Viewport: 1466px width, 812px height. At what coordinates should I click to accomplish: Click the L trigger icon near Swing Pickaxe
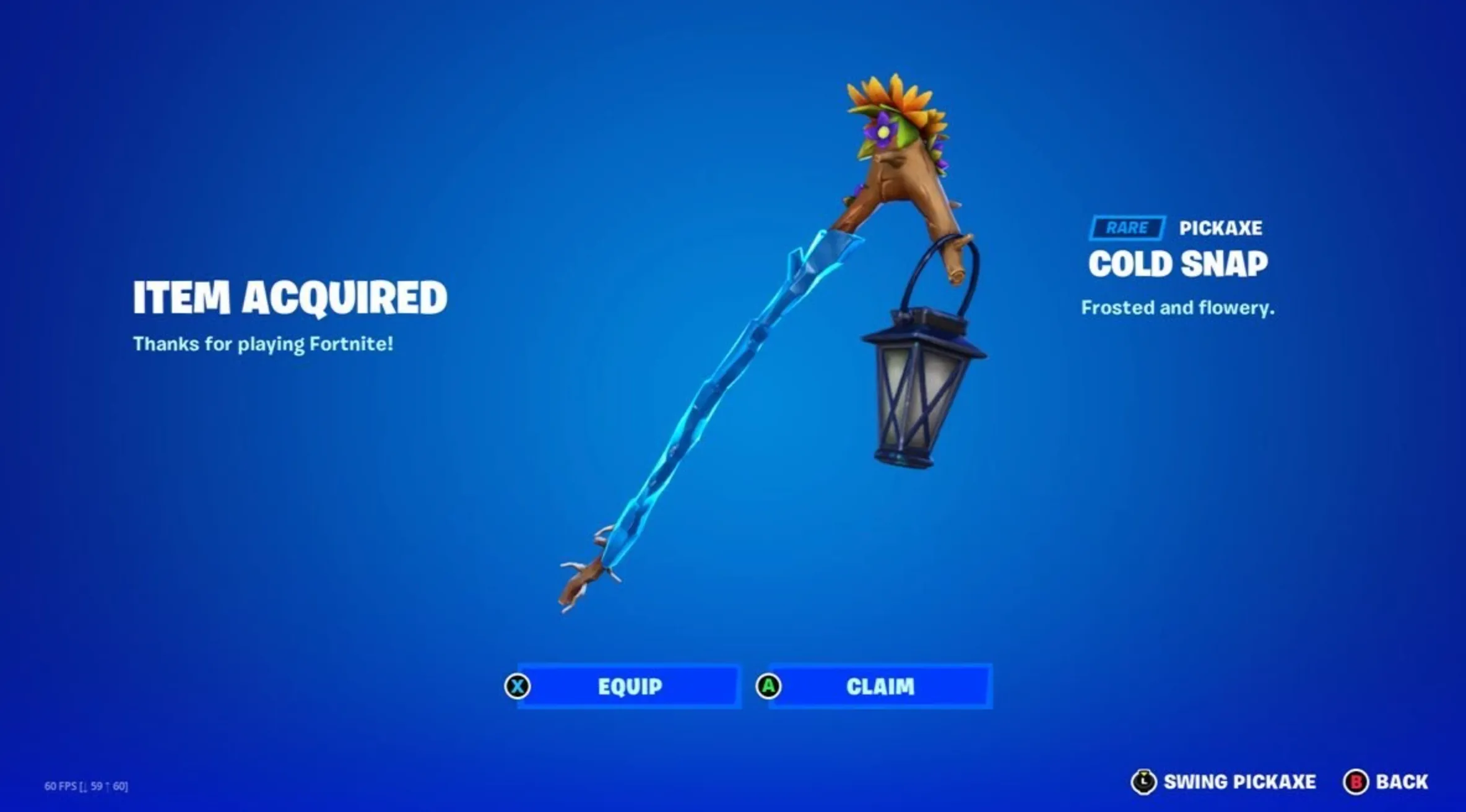[x=1145, y=780]
